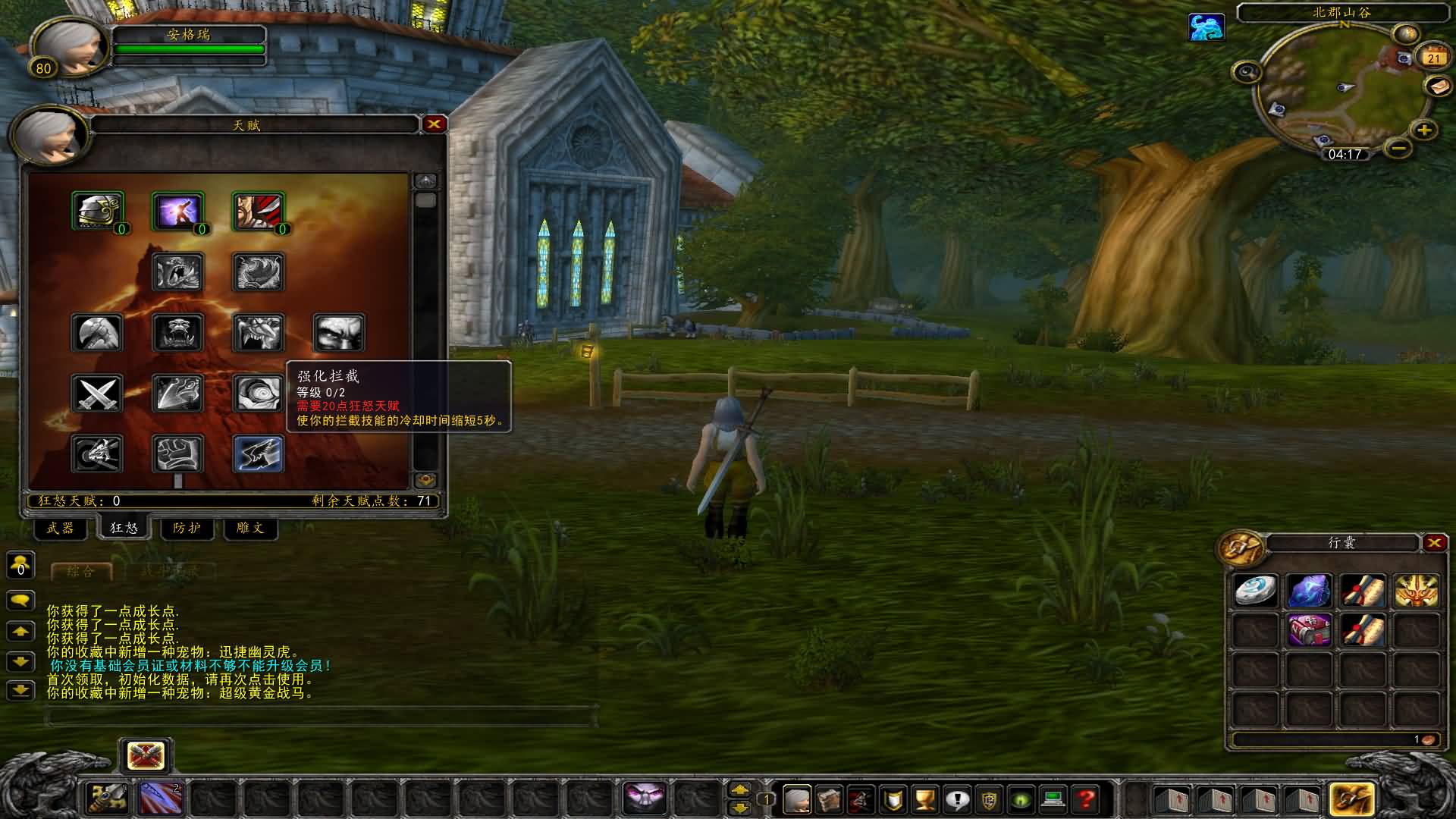
Task: Select the pink treasure chest bag item
Action: 1310,630
